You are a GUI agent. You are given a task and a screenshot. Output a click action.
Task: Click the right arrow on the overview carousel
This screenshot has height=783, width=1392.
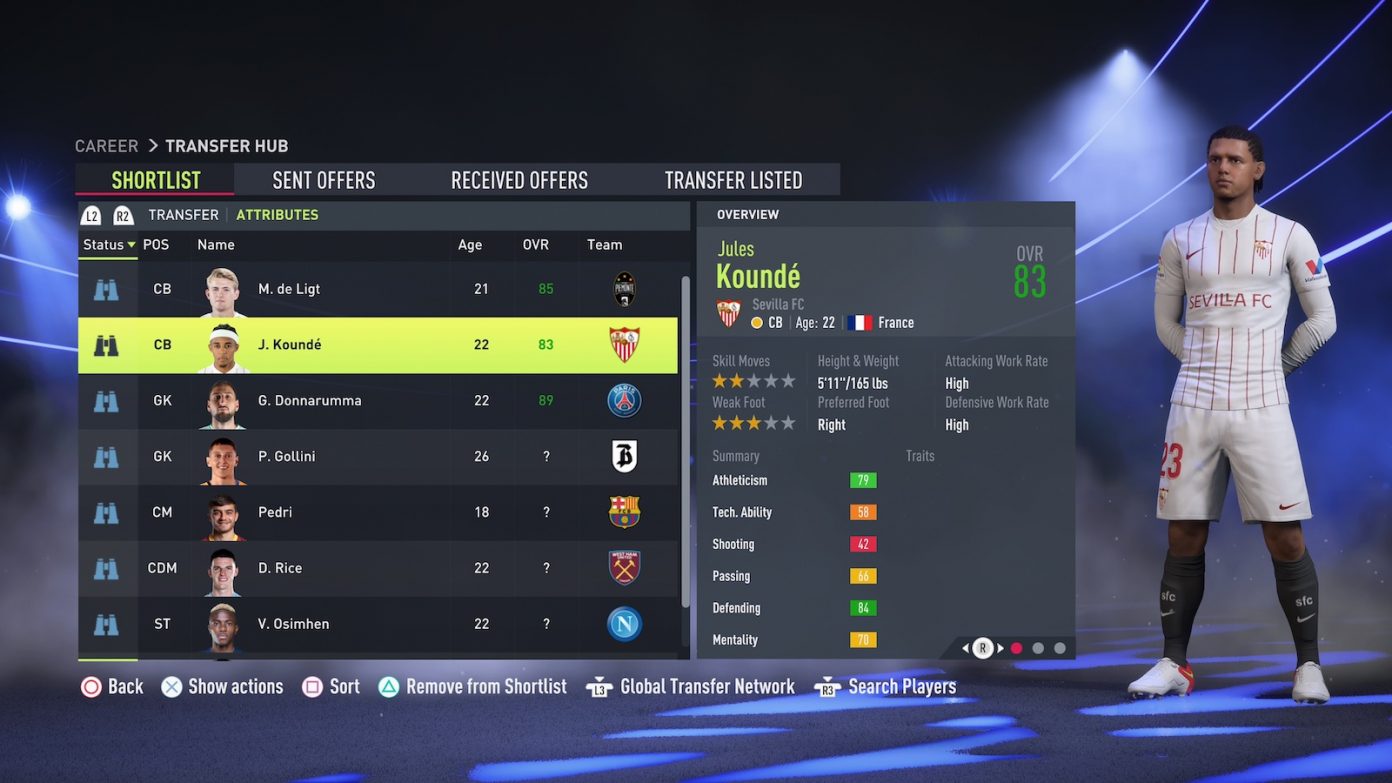(1000, 648)
